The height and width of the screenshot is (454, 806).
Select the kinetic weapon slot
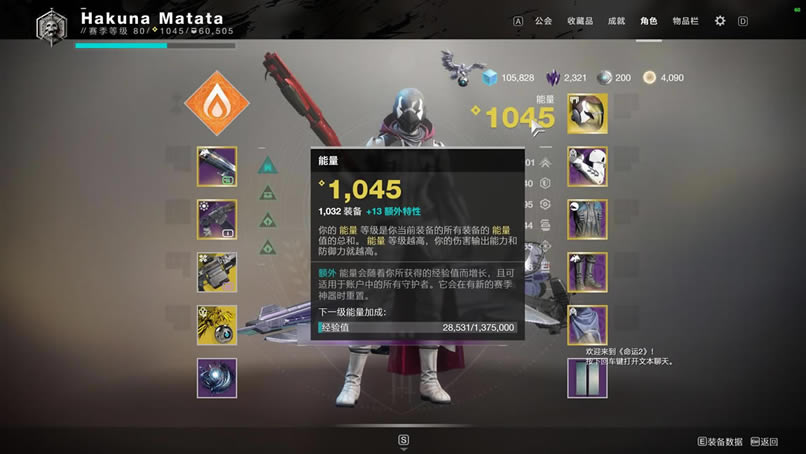[x=217, y=167]
